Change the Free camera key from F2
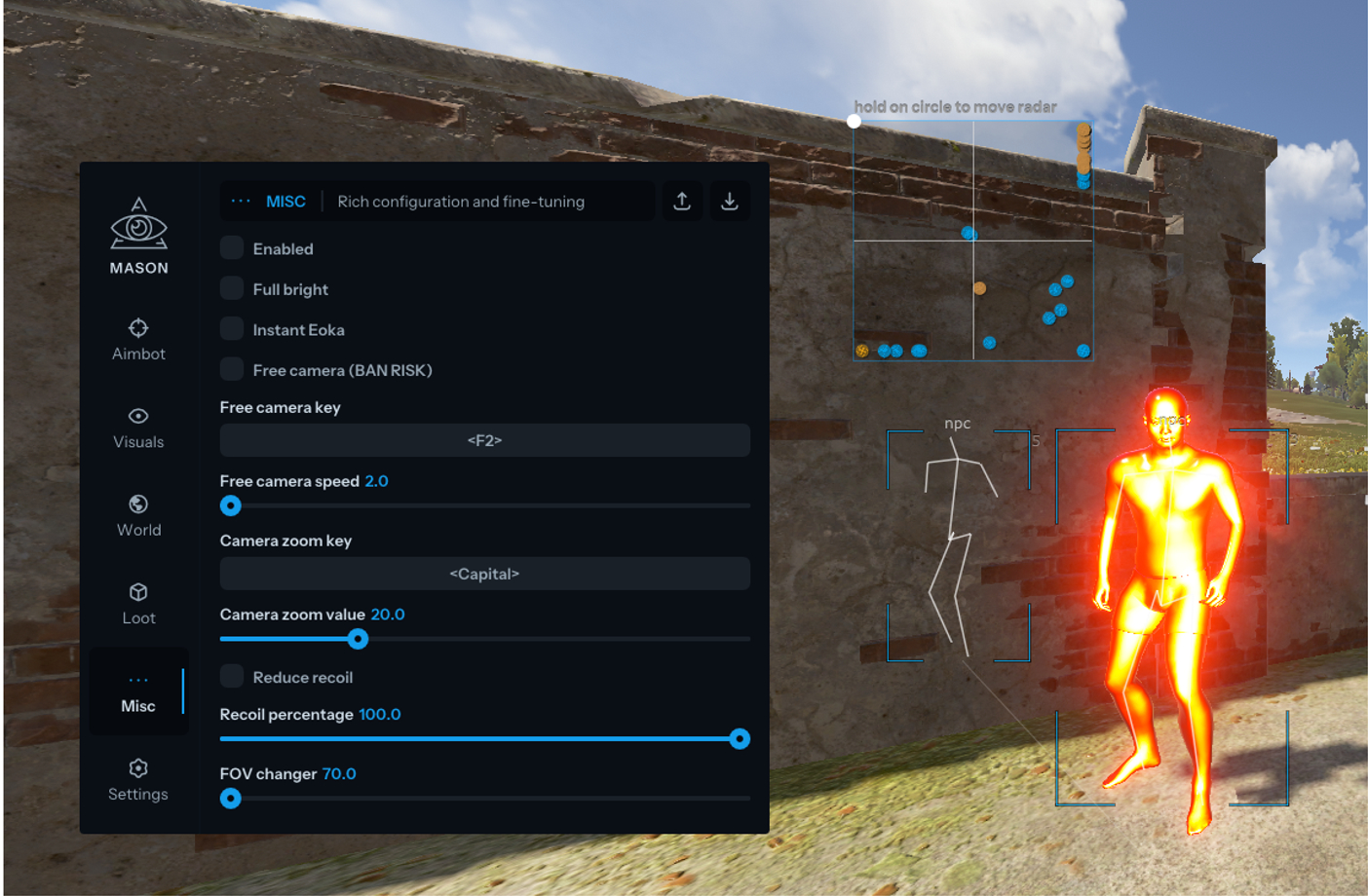 [483, 441]
